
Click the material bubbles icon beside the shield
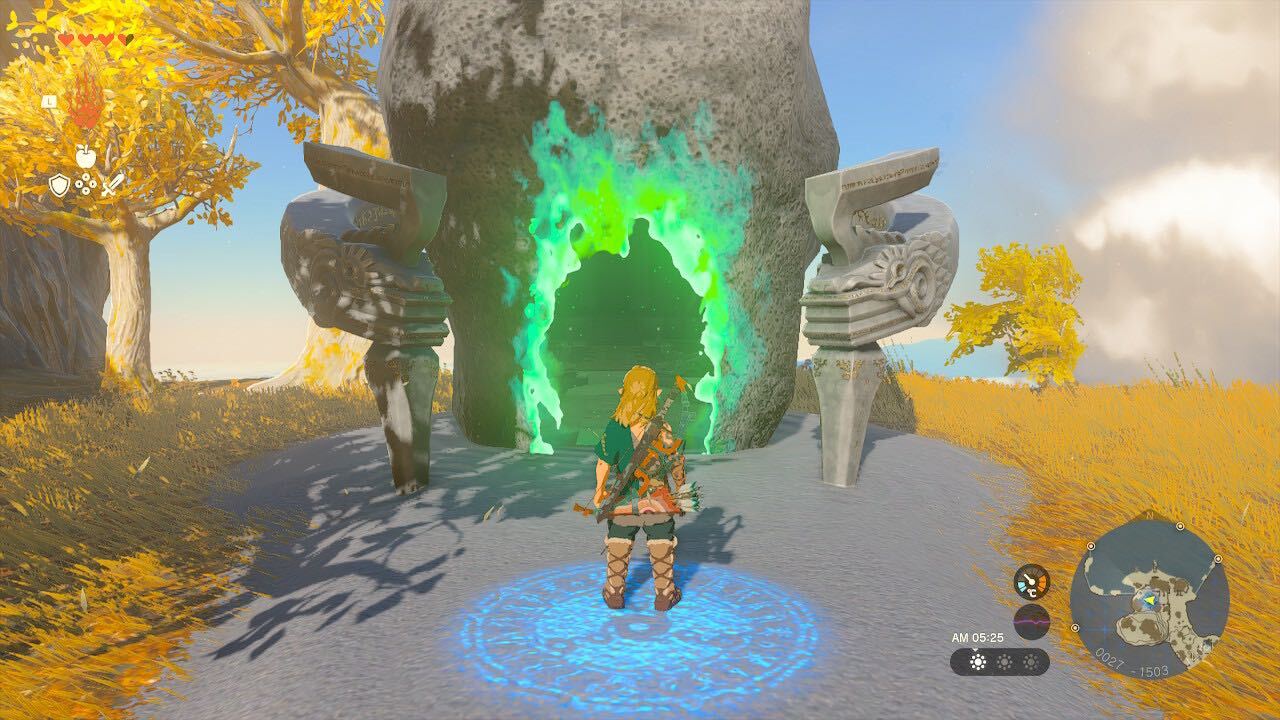coord(85,183)
